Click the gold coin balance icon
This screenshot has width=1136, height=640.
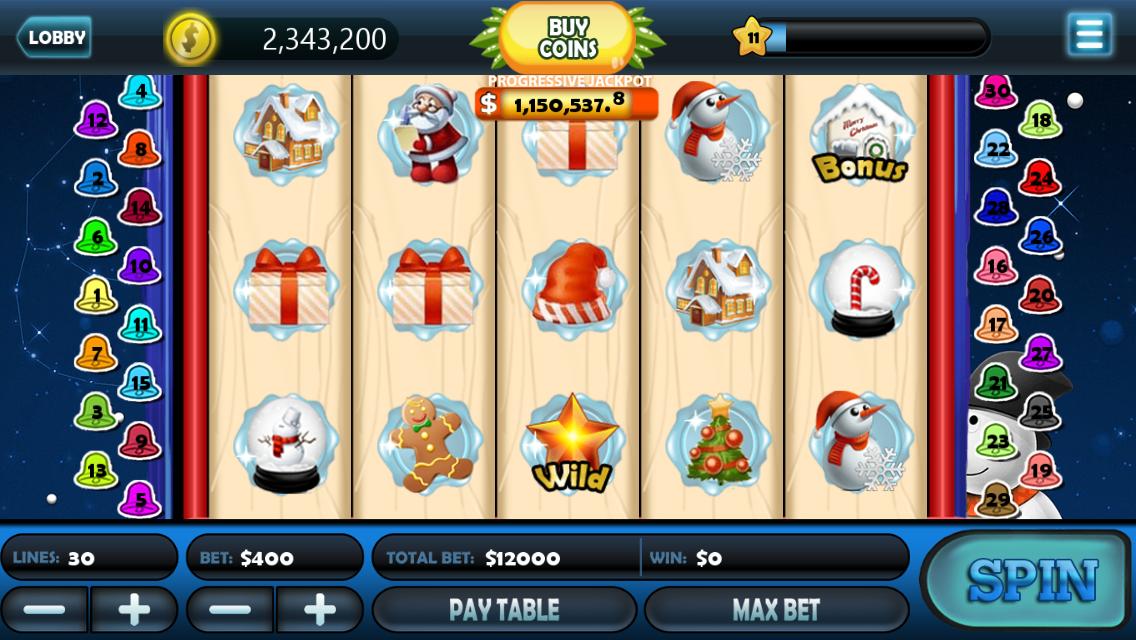190,39
